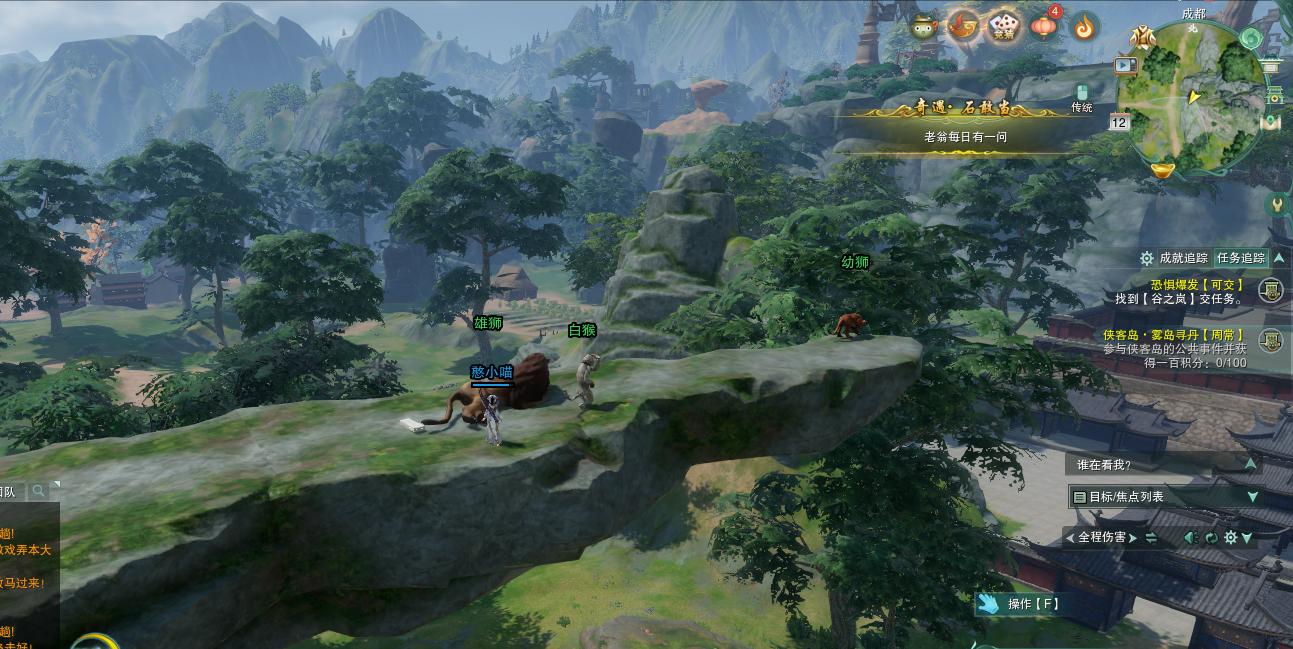Click the 操作 interact button
Image resolution: width=1293 pixels, height=649 pixels.
1020,604
